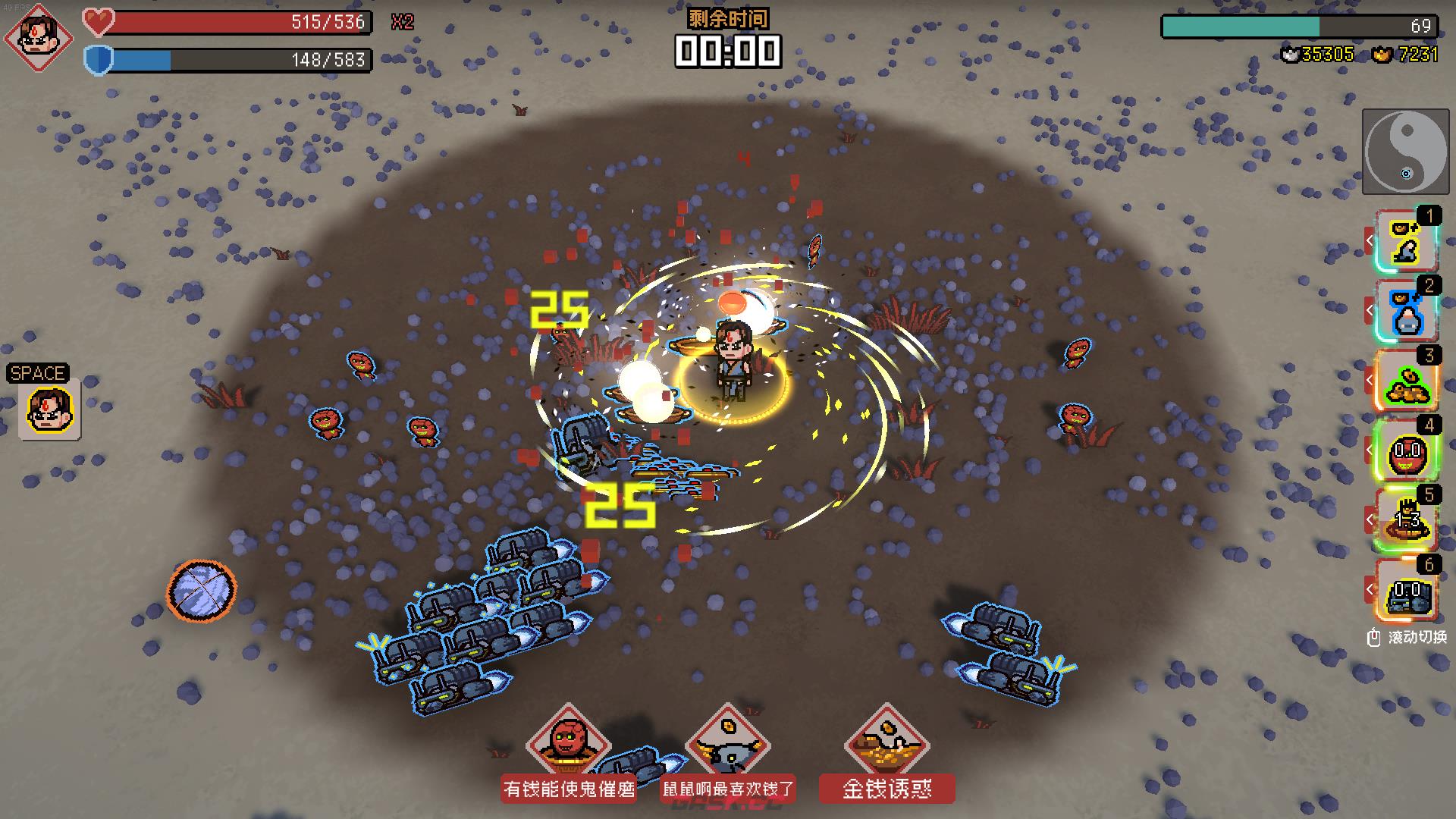Select the dark machine skill in slot 6

coord(1407,590)
